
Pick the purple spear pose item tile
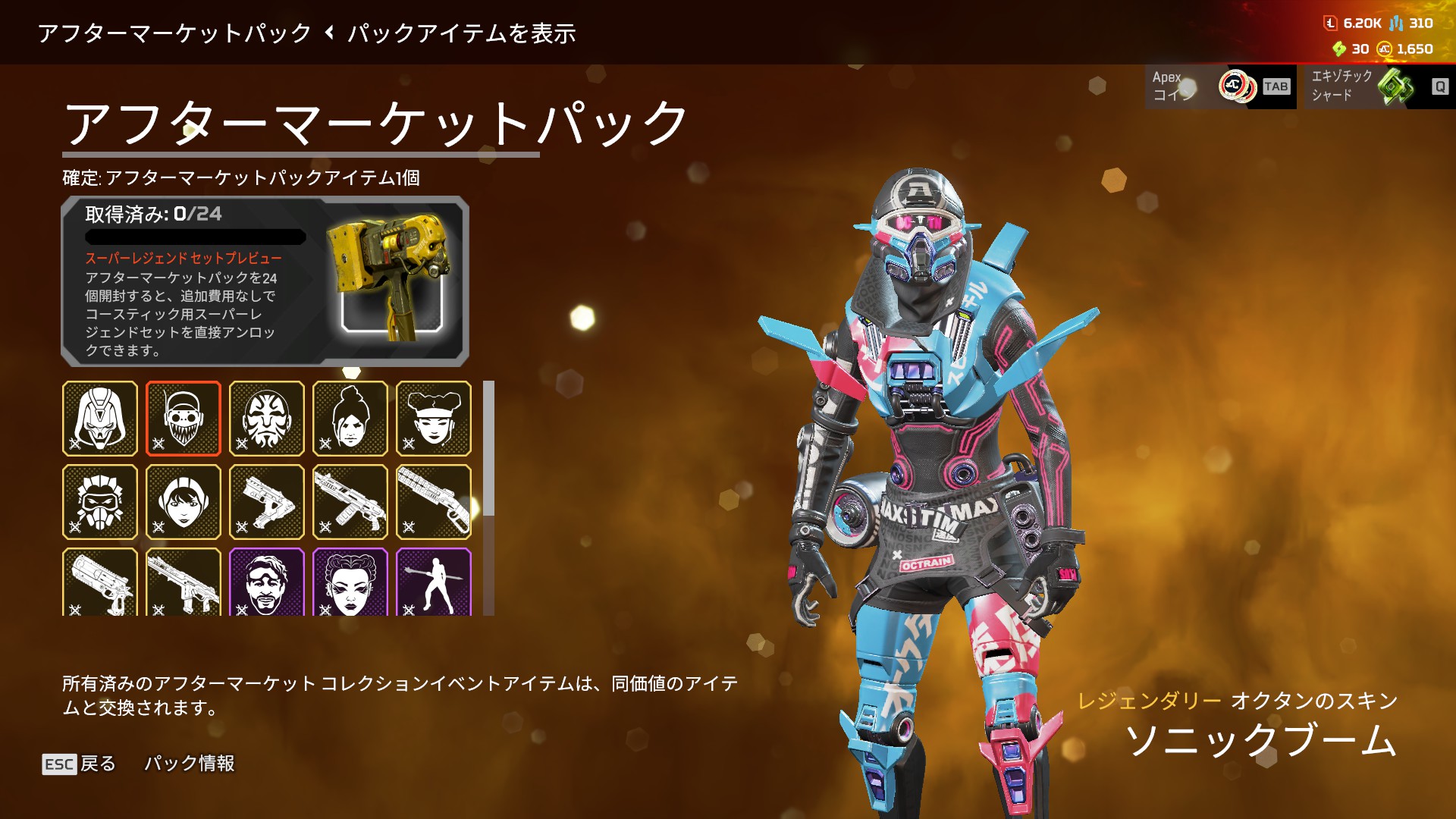coord(434,582)
